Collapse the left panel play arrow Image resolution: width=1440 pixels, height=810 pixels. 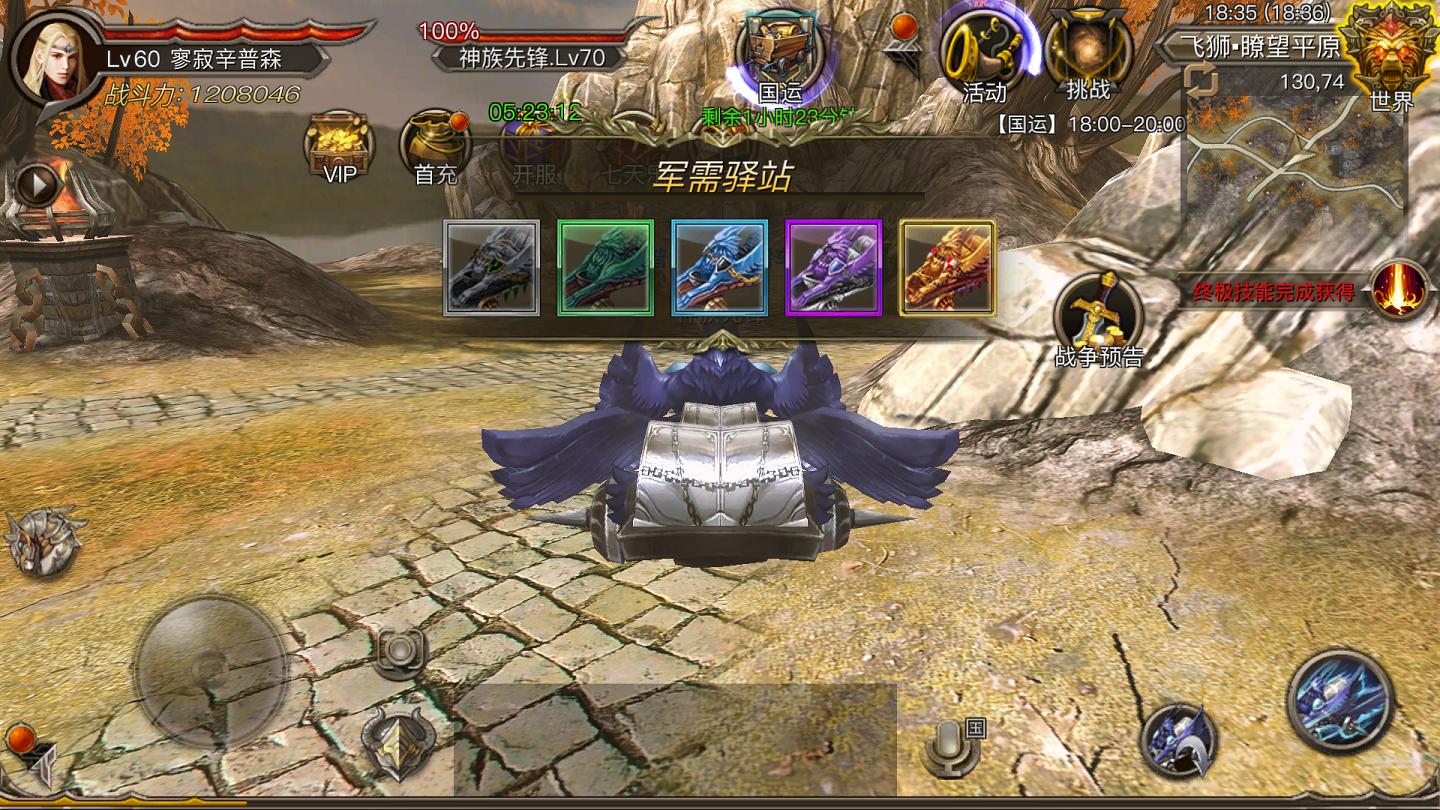[38, 185]
